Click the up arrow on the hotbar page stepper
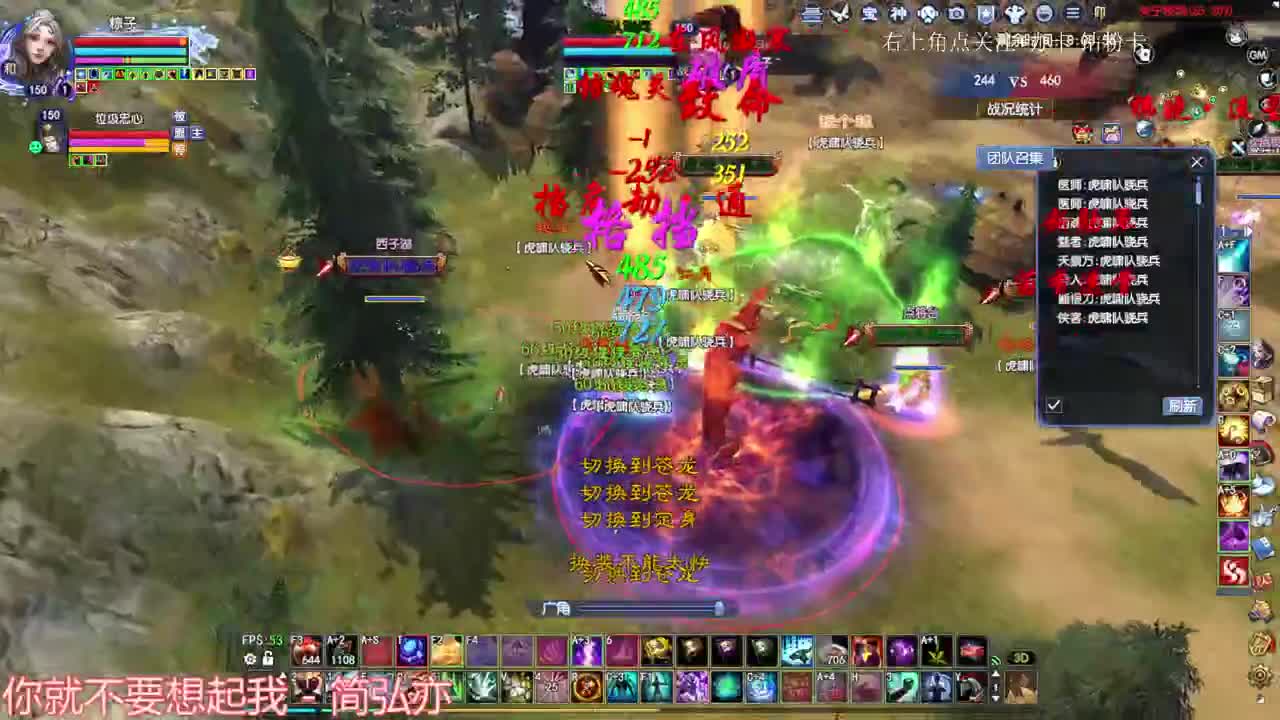Screen dimensions: 1280x720 pyautogui.click(x=996, y=673)
